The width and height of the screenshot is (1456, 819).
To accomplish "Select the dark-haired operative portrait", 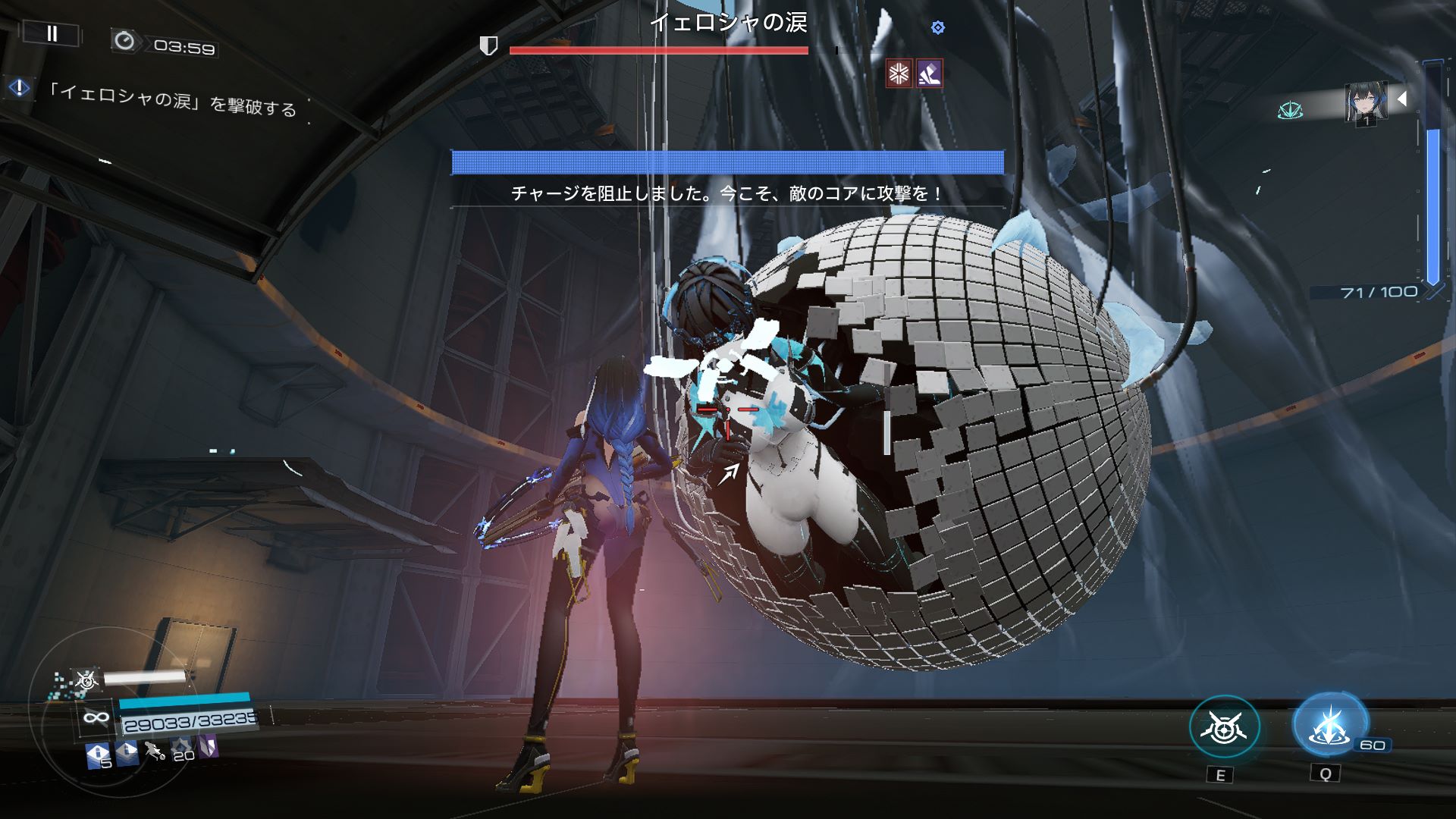I will pos(1366,102).
